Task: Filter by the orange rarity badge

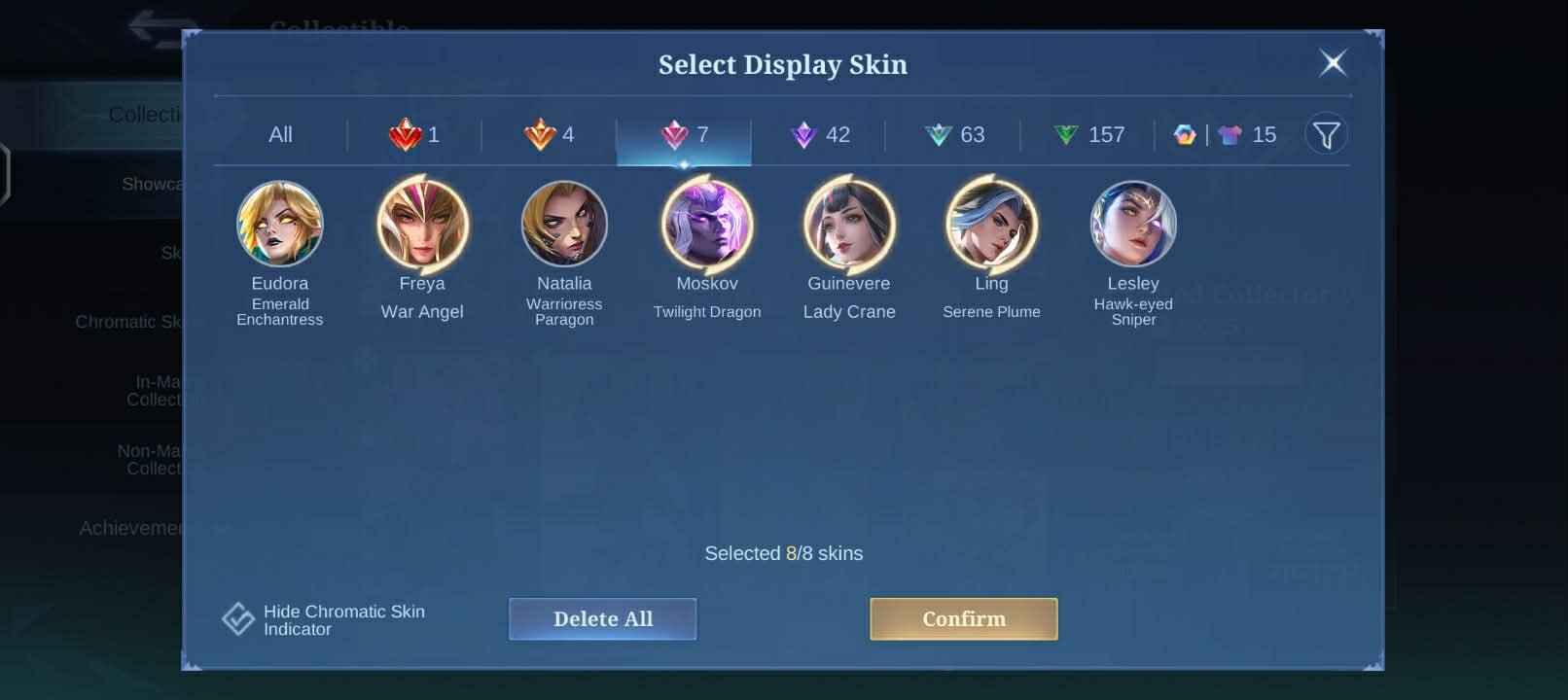Action: 548,135
